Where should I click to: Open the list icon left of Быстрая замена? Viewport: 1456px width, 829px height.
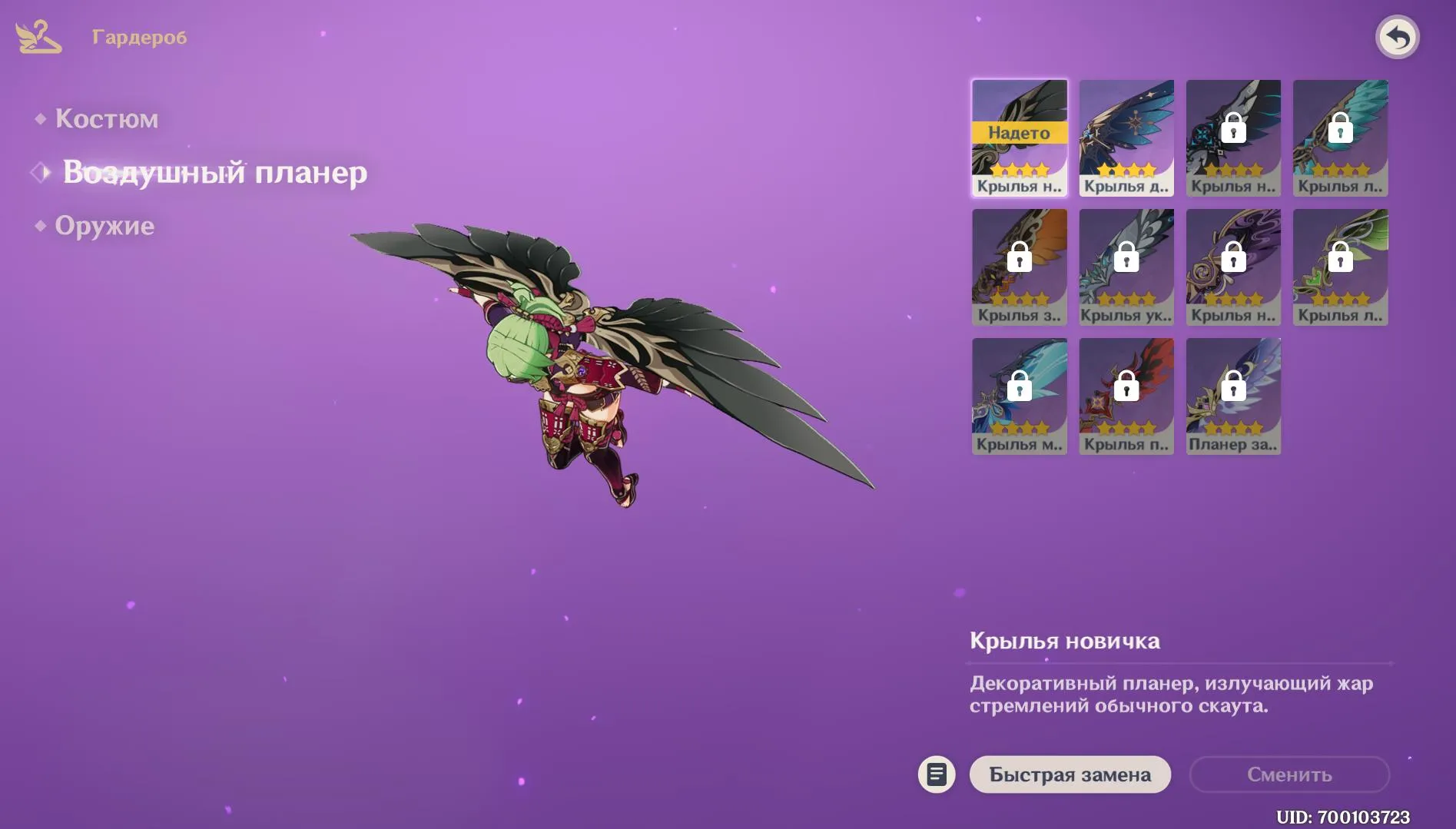point(937,774)
